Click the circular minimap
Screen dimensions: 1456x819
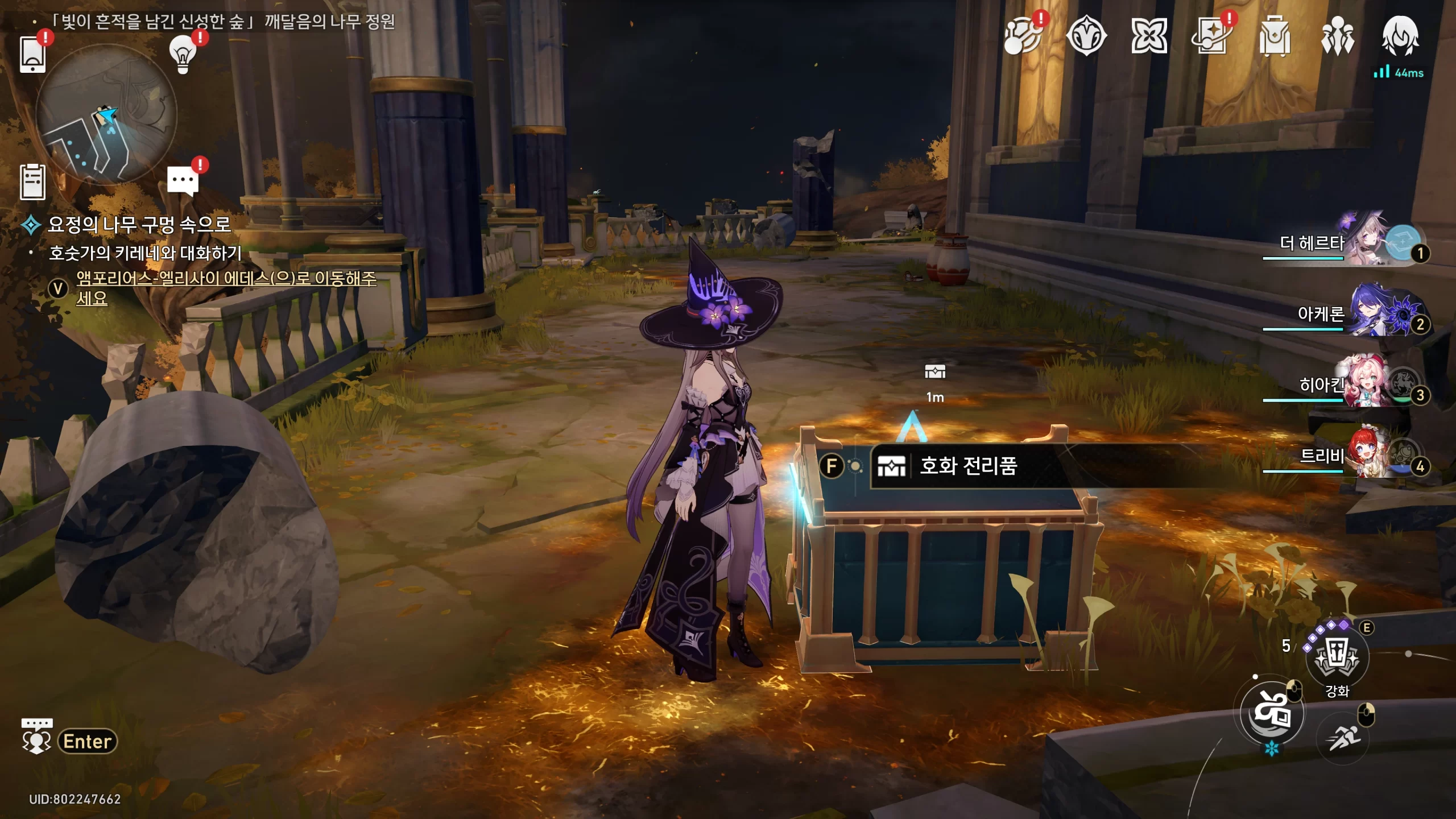(x=106, y=115)
